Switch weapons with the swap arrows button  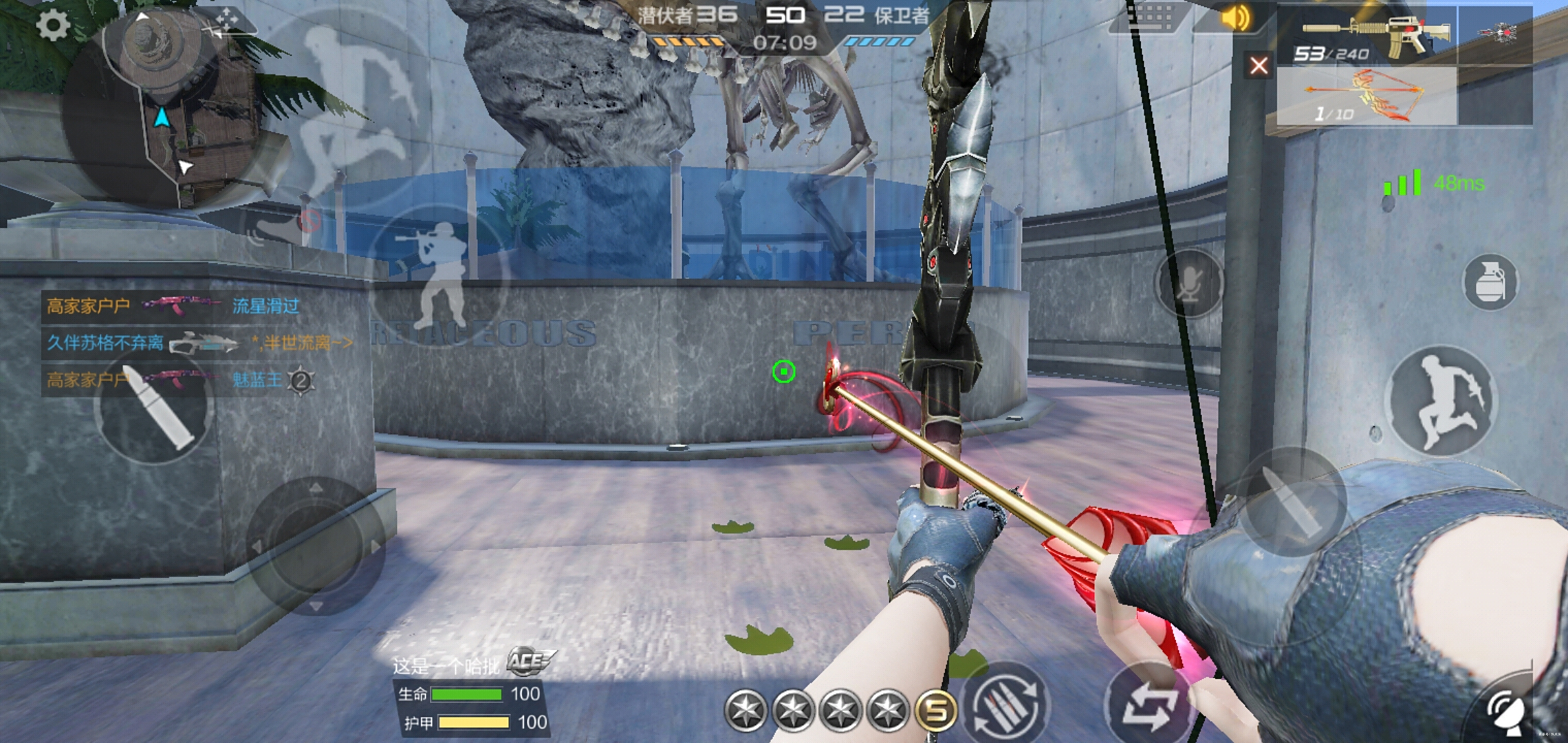(1147, 704)
